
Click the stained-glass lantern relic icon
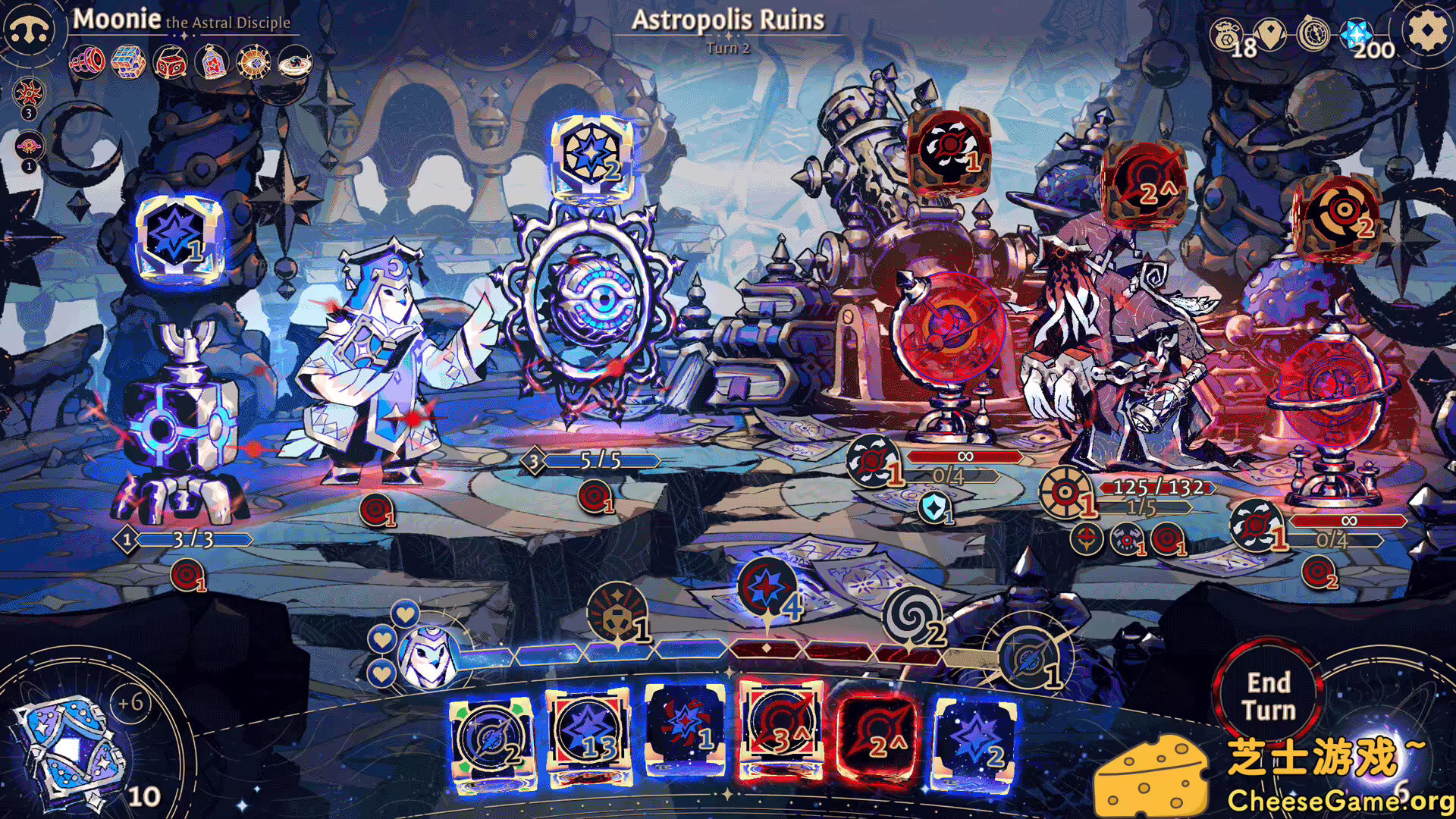[x=213, y=62]
